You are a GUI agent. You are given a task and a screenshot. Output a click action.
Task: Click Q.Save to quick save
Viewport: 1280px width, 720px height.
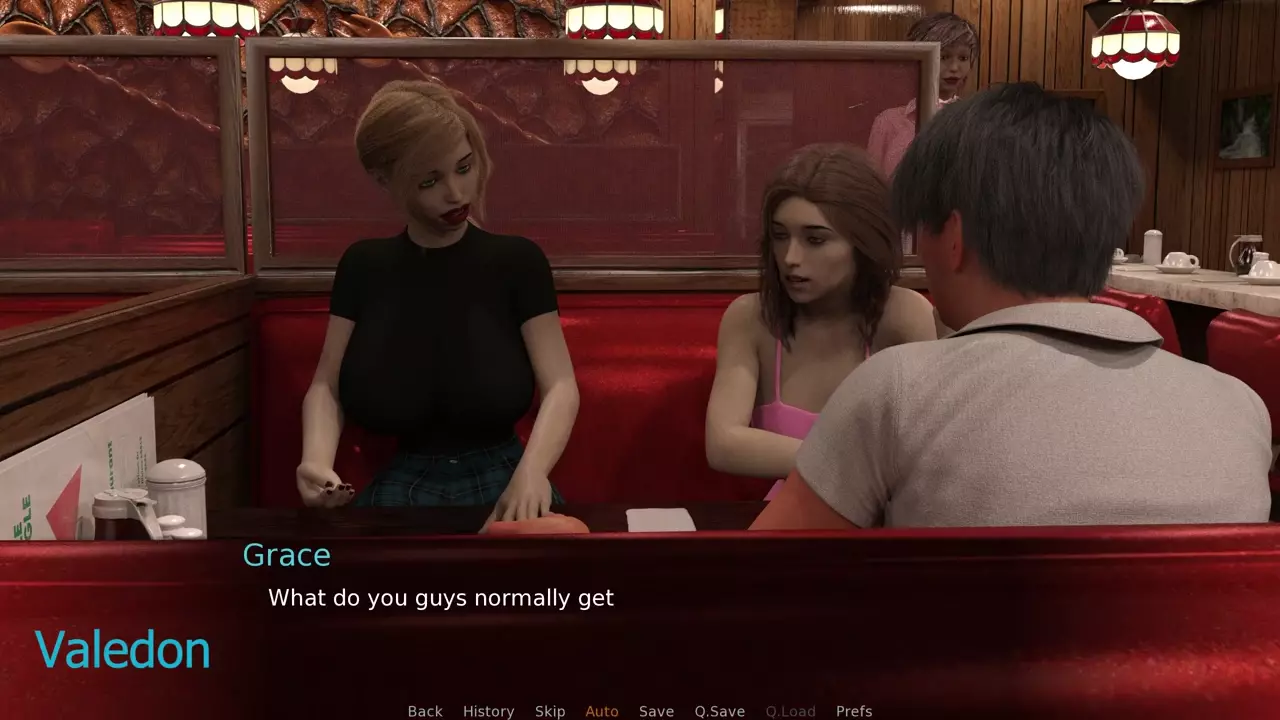[720, 711]
